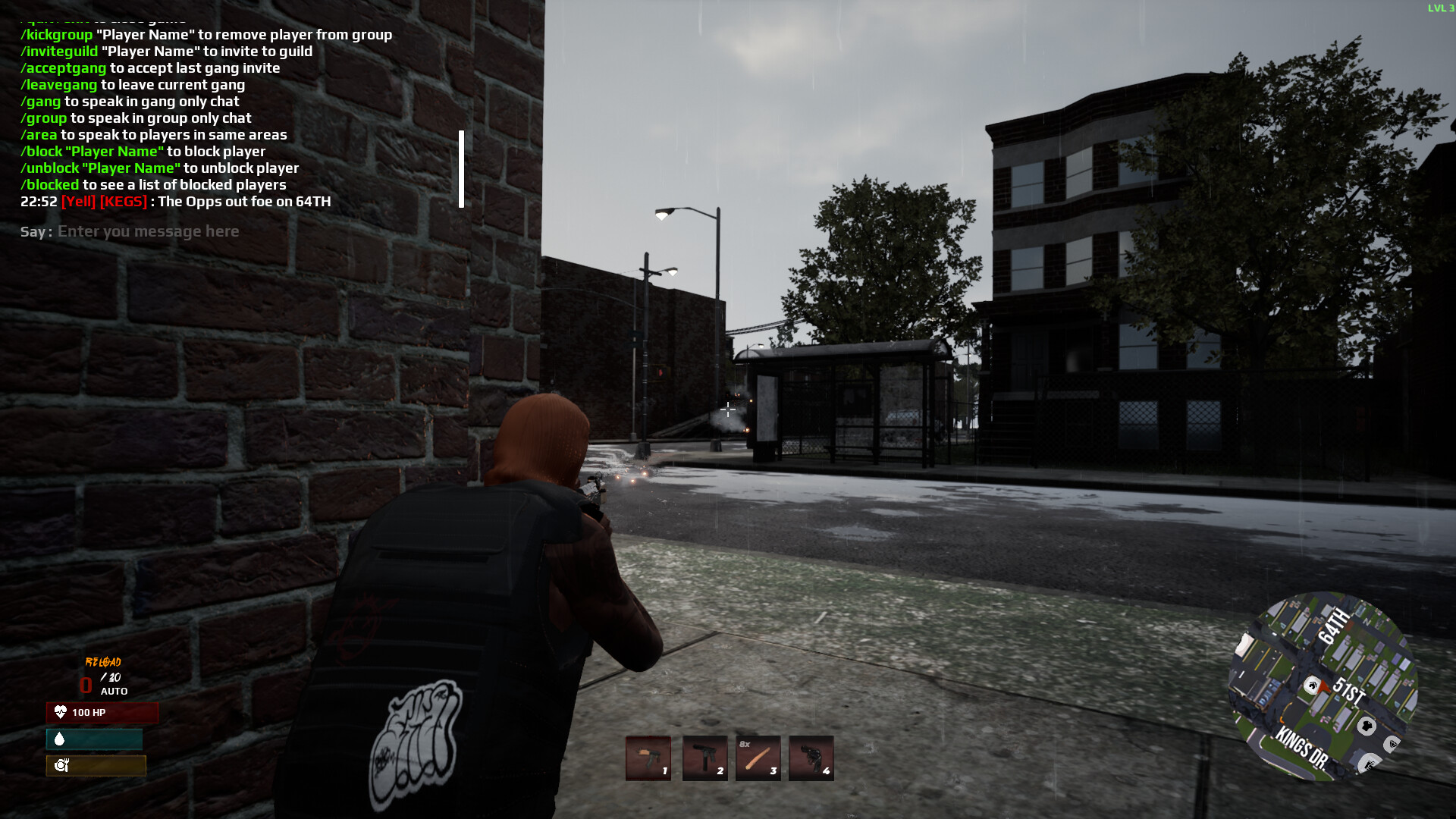Select the Tec-9 in hotbar slot 2
Screen dimensions: 1456x819
point(704,758)
